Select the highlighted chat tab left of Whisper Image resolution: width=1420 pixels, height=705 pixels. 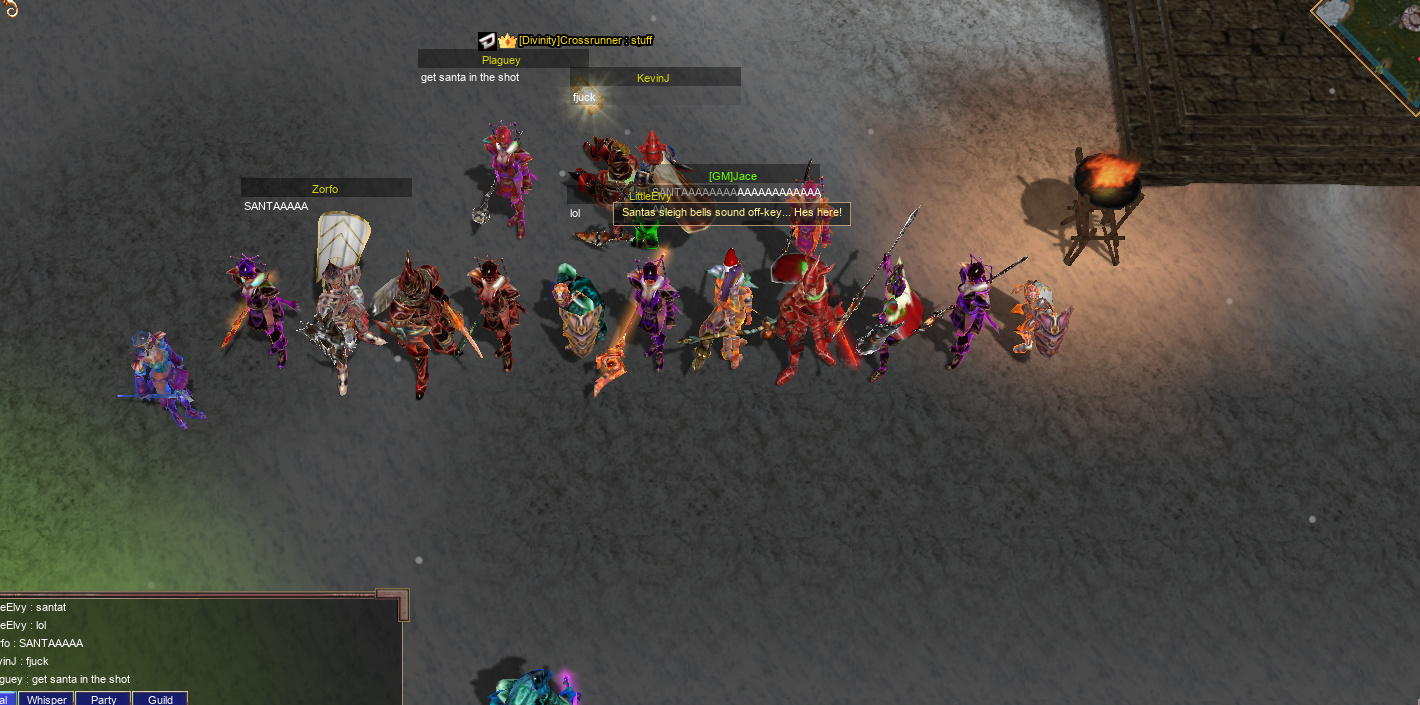[x=7, y=699]
